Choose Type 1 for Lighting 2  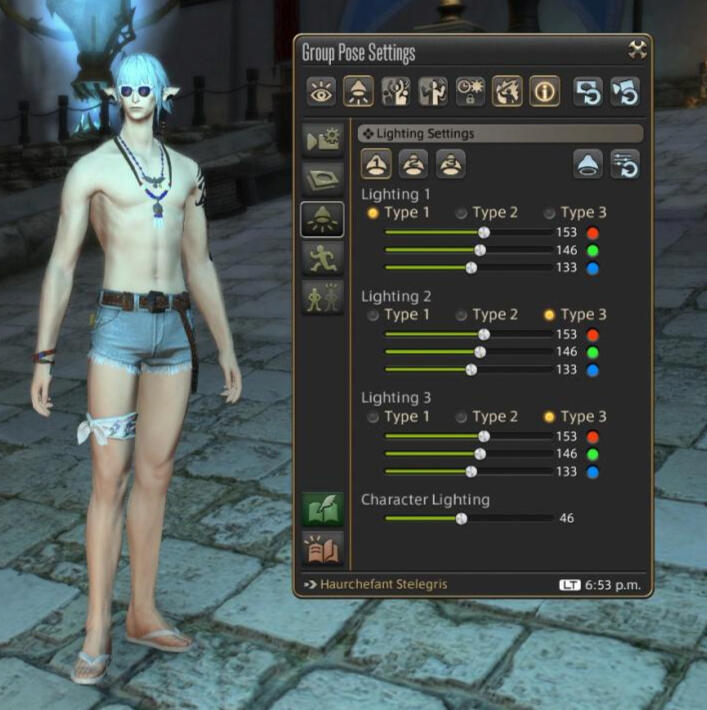tap(373, 315)
